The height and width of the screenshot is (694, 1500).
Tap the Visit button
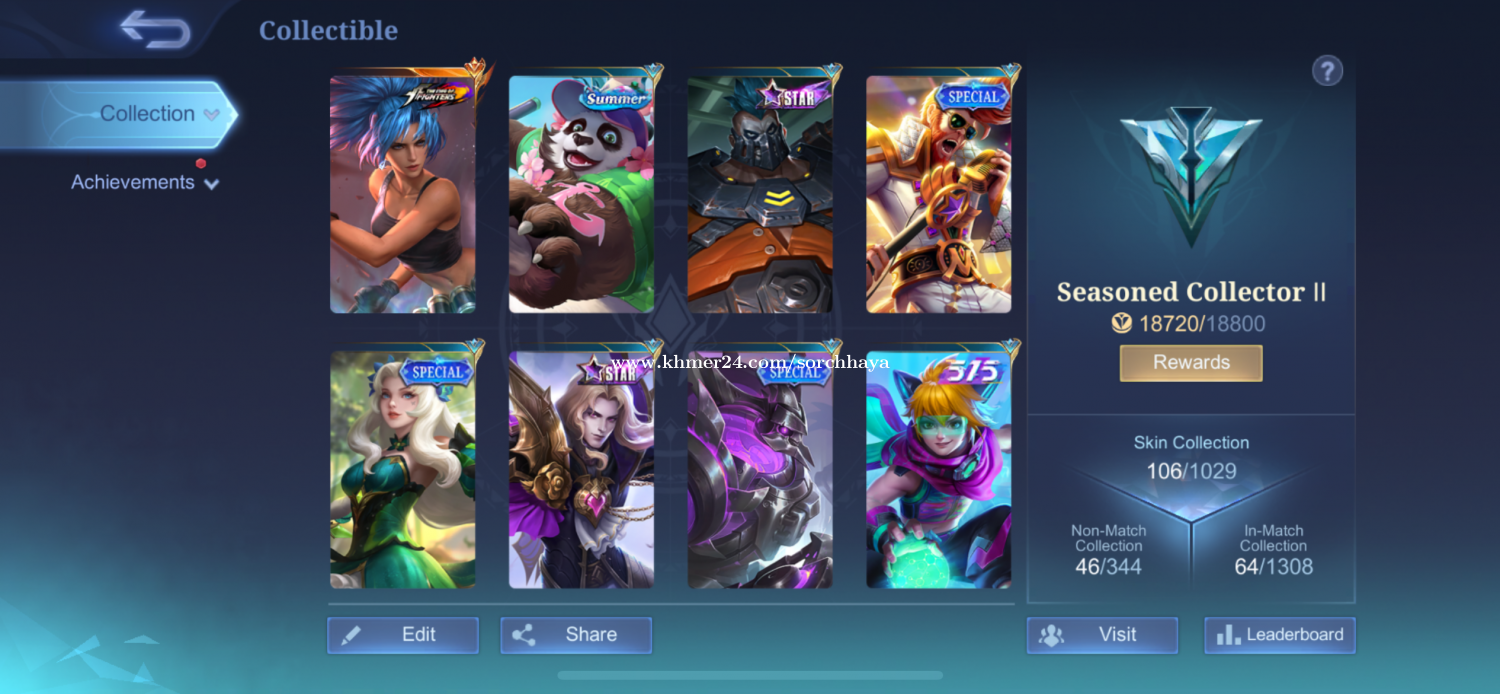pyautogui.click(x=1102, y=635)
